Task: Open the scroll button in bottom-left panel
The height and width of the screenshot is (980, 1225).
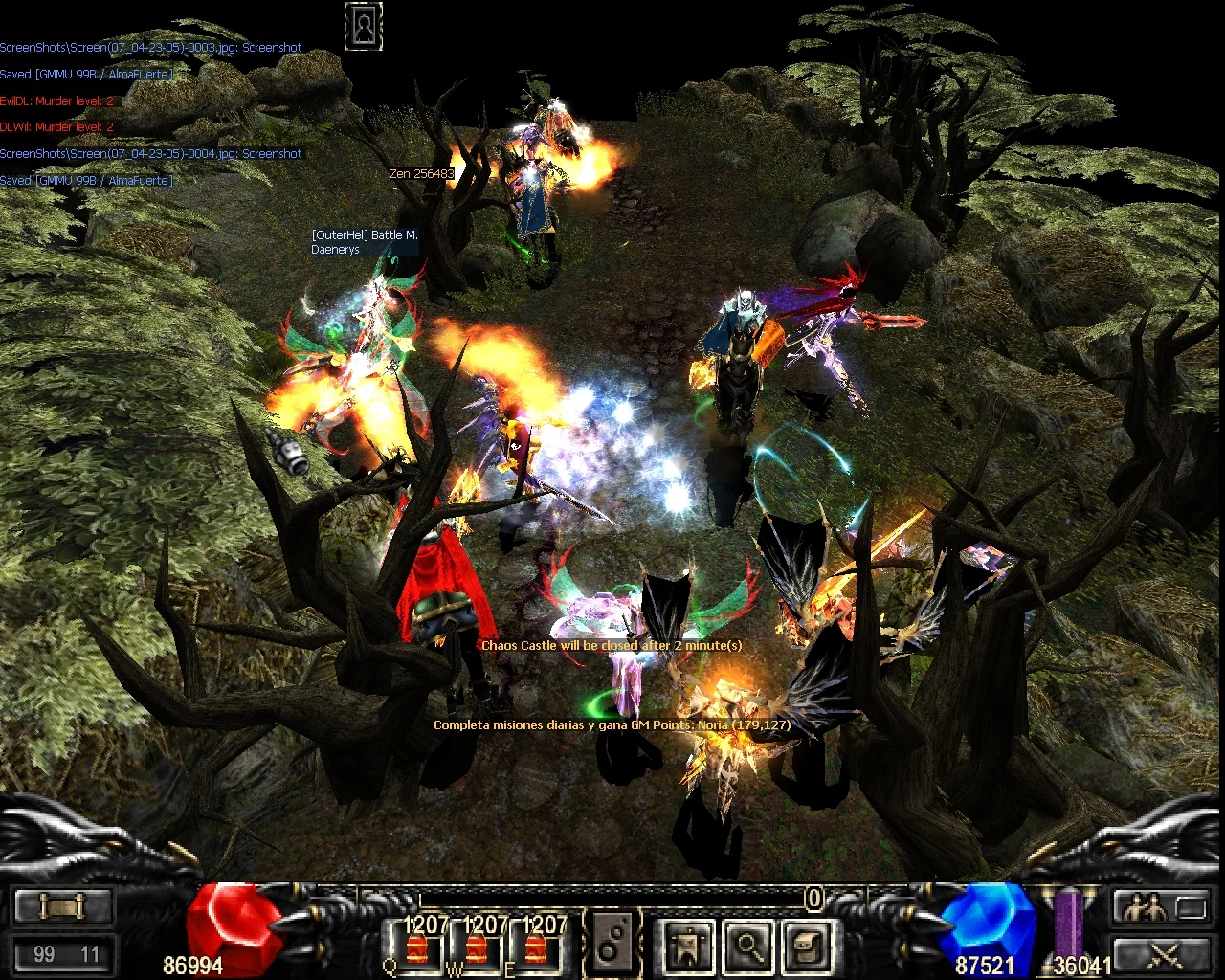Action: 63,905
